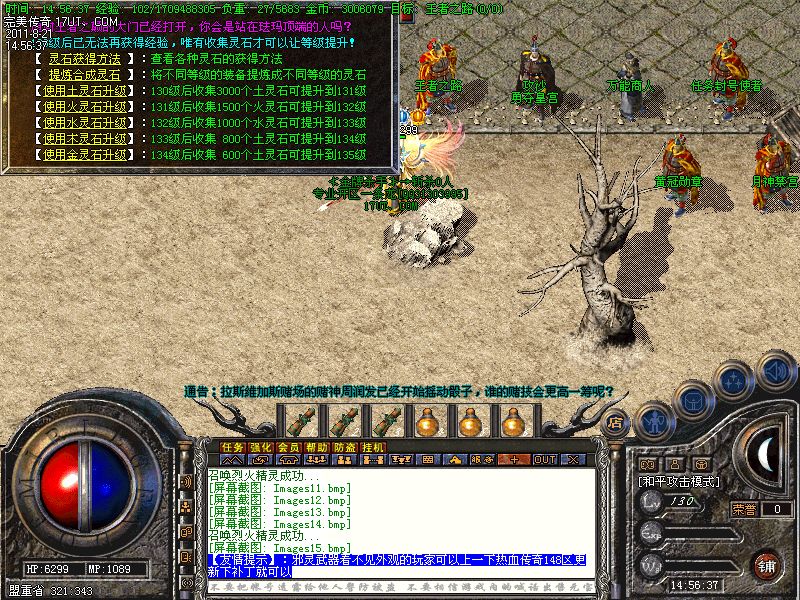Open the bag orb icon
Viewport: 800px width, 600px height.
(693, 398)
